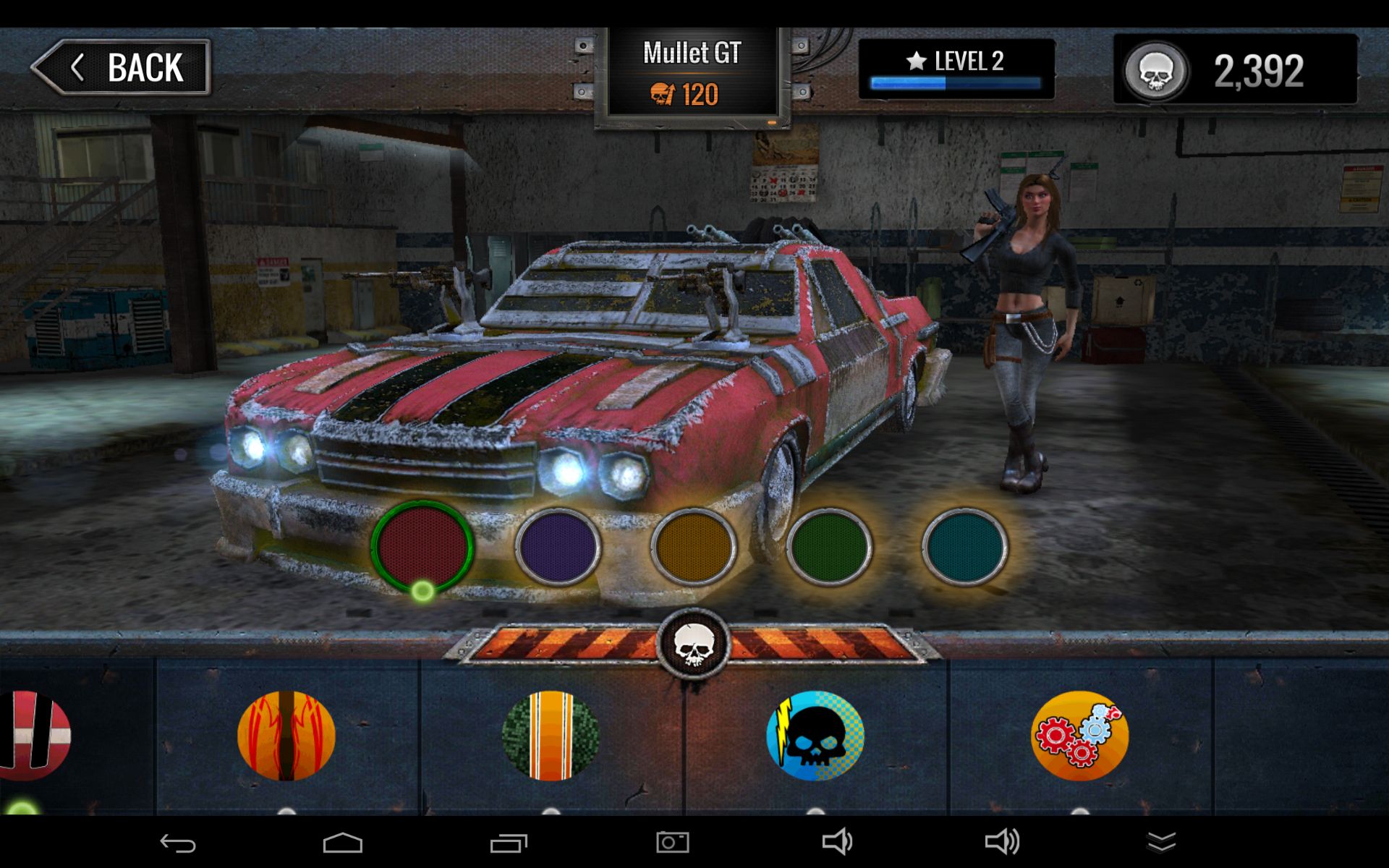Pick the orange paint color swatch
This screenshot has width=1389, height=868.
(x=694, y=546)
